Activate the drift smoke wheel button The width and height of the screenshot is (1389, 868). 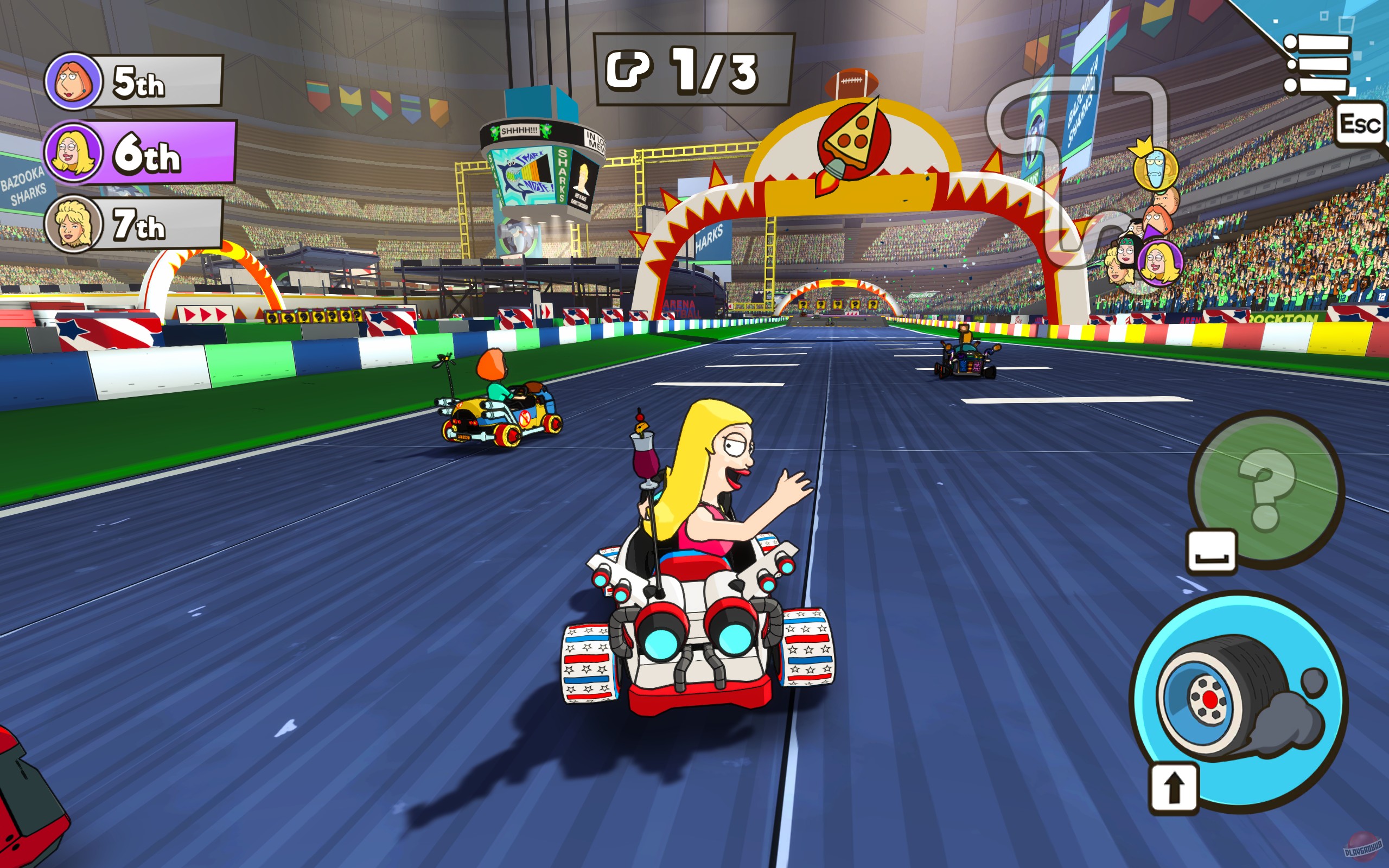click(x=1240, y=706)
